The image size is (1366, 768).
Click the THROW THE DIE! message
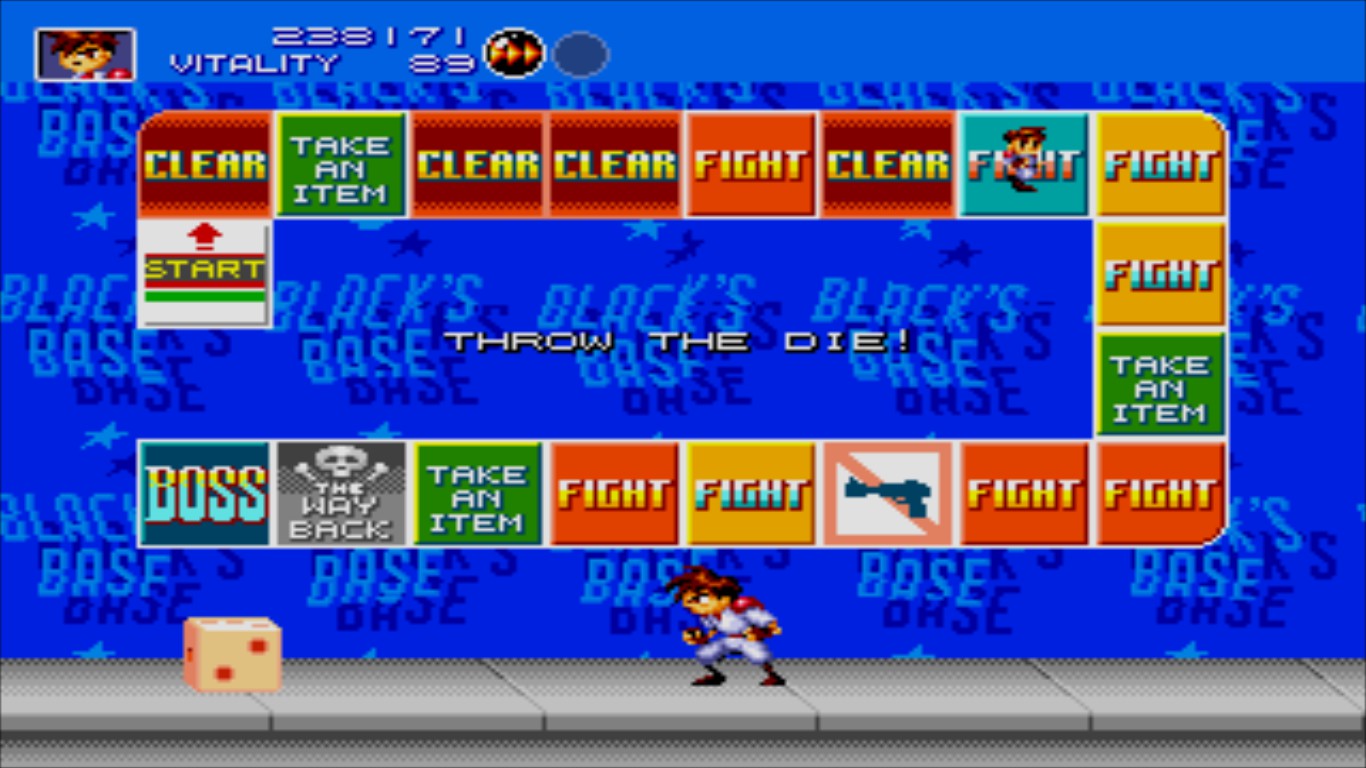pos(680,341)
